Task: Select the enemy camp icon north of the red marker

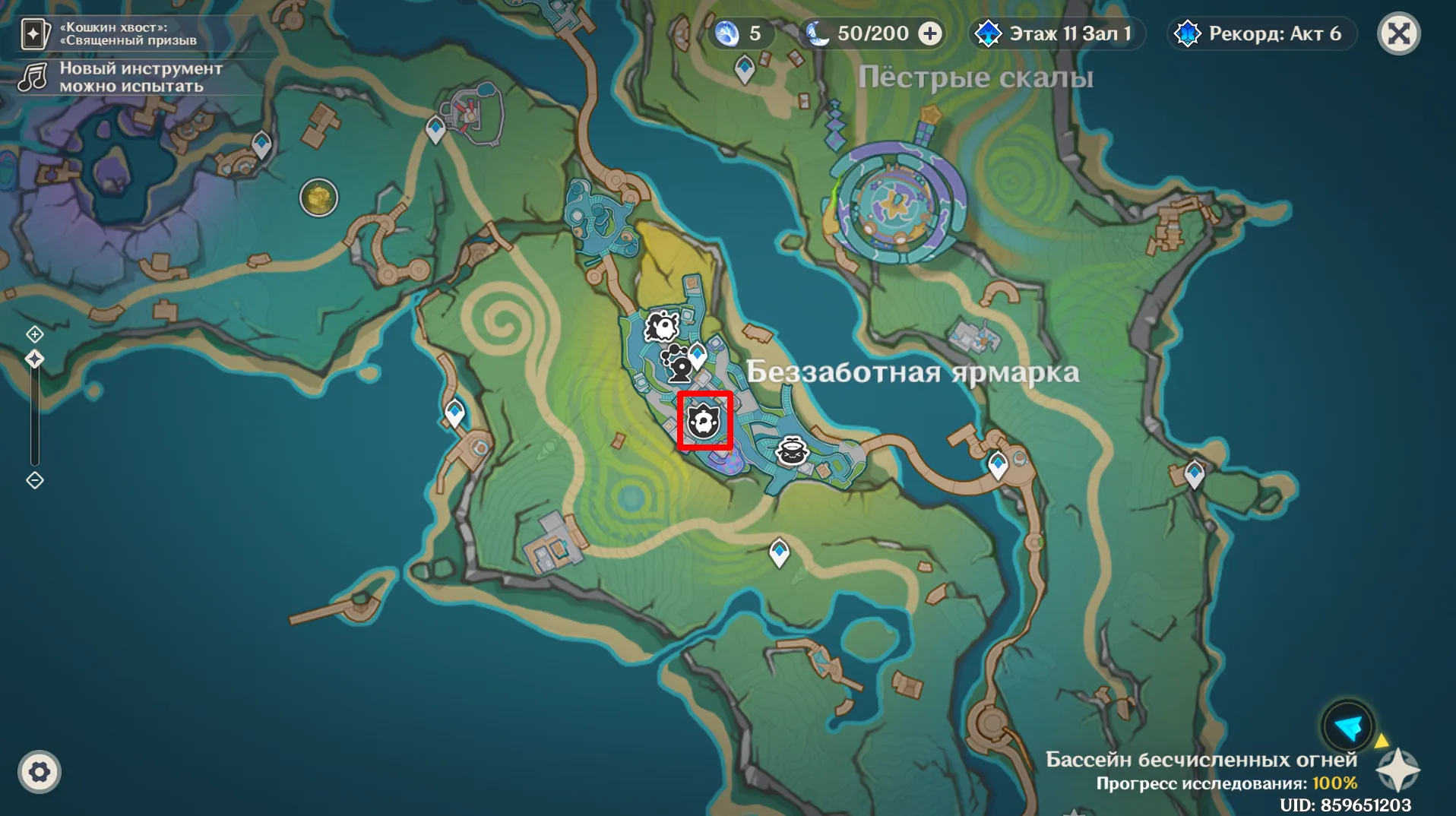Action: pos(663,325)
